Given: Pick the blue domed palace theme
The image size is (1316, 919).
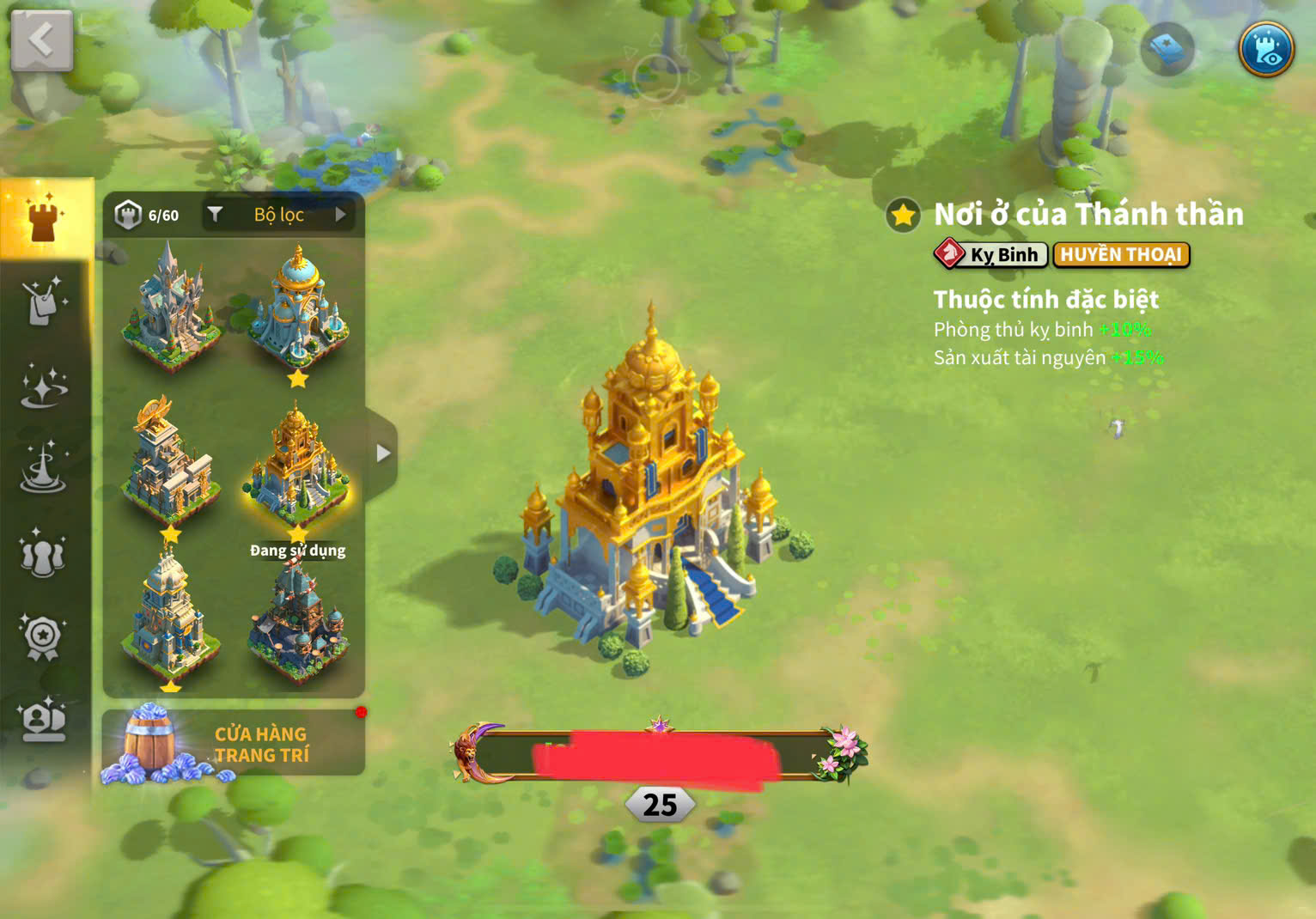Looking at the screenshot, I should coord(298,309).
